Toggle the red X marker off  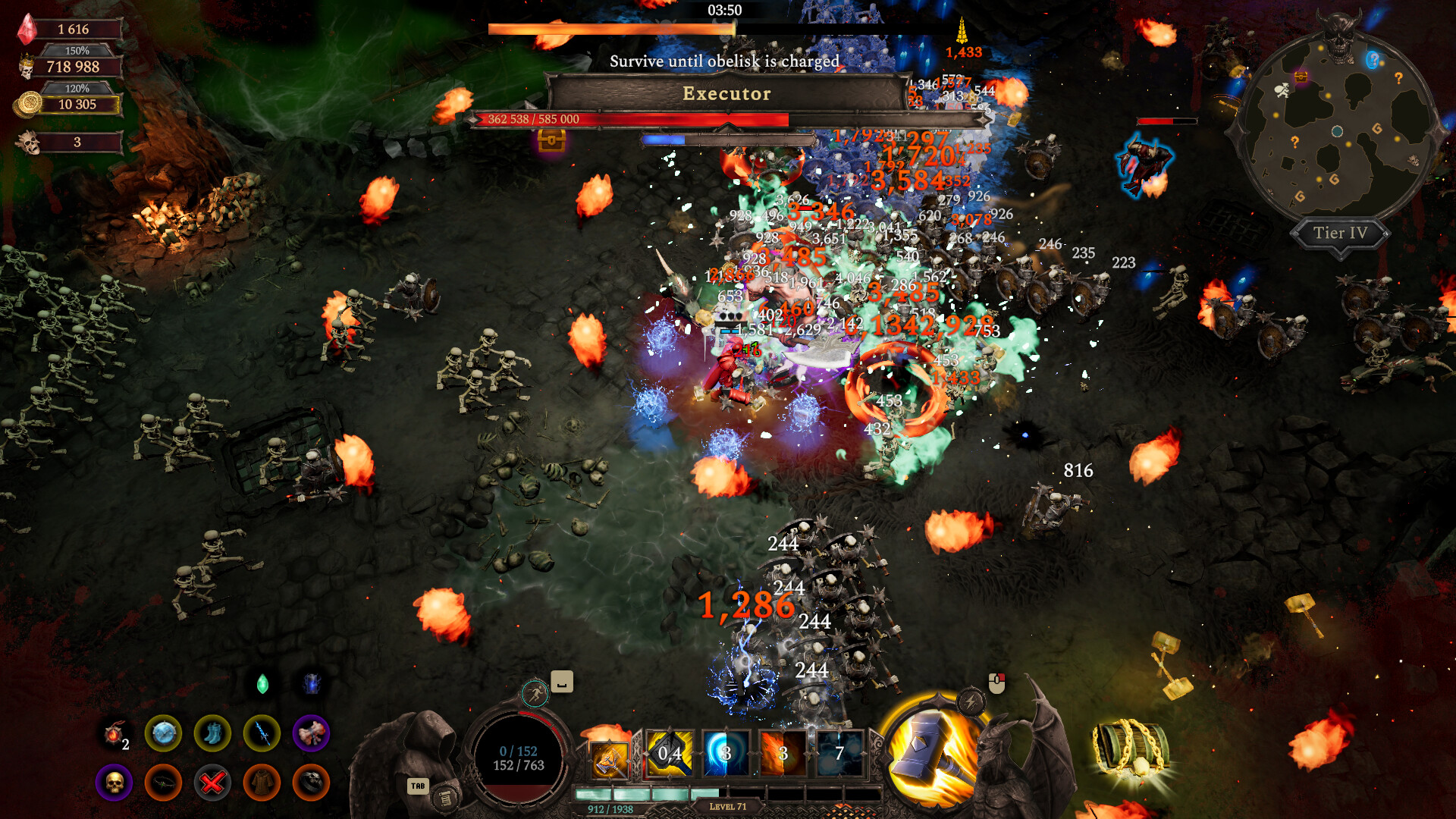212,783
